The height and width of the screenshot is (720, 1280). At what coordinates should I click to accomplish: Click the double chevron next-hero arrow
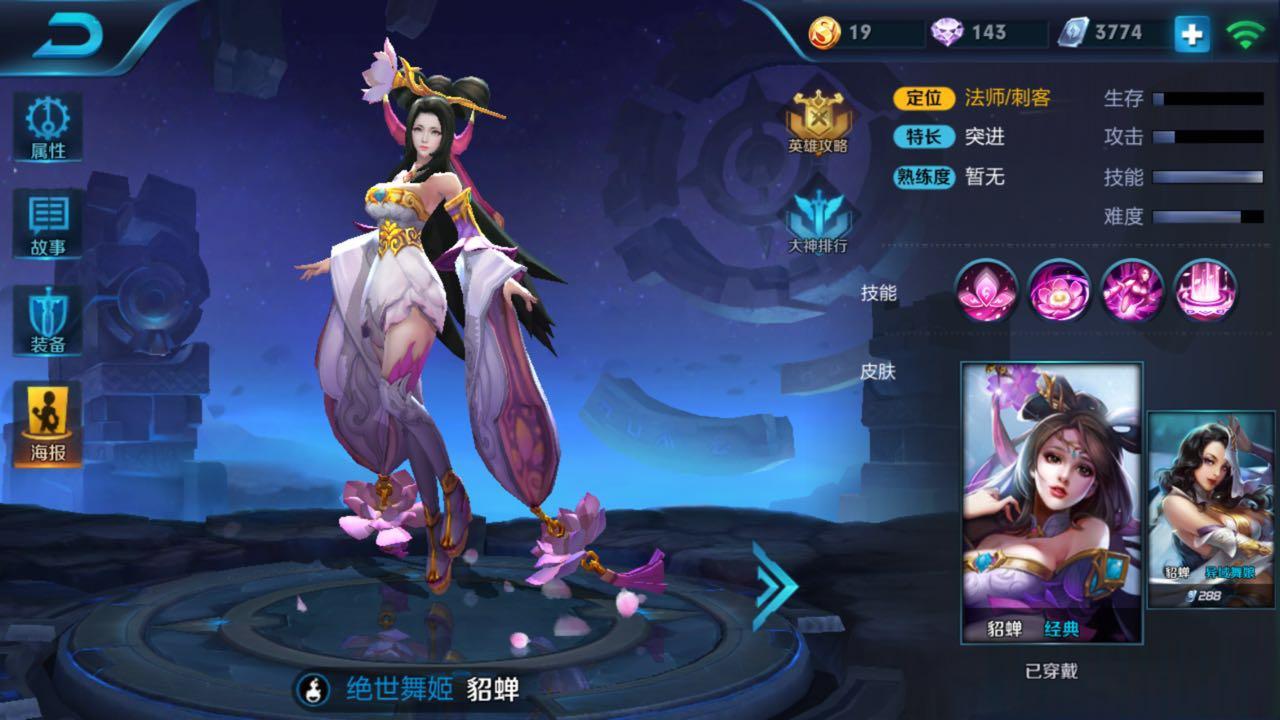tap(774, 587)
